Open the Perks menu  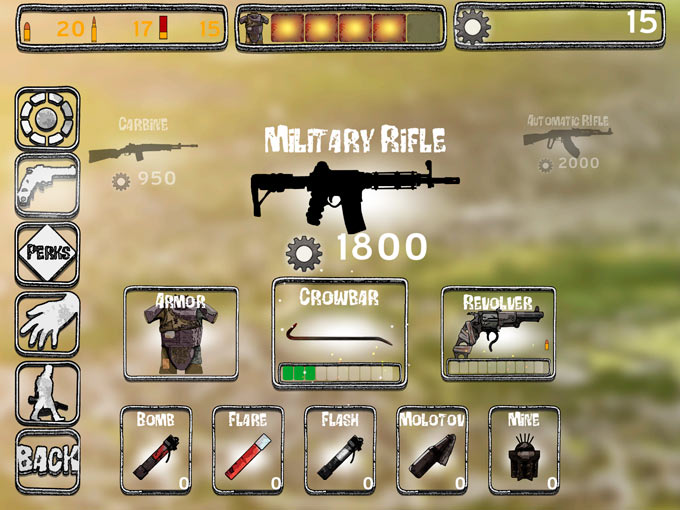click(x=47, y=254)
